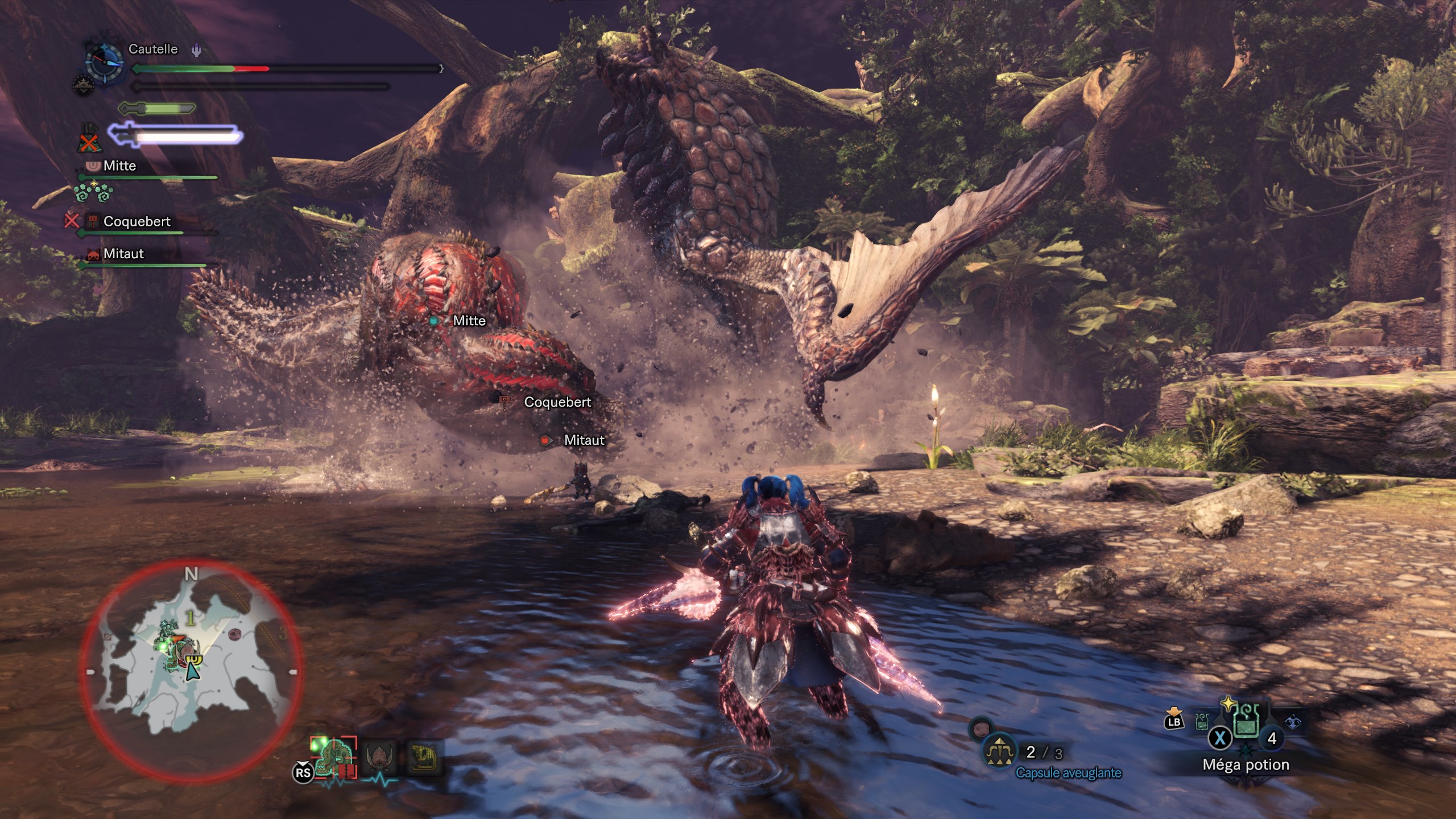
Task: Open the circular area minimap
Action: coord(191,671)
